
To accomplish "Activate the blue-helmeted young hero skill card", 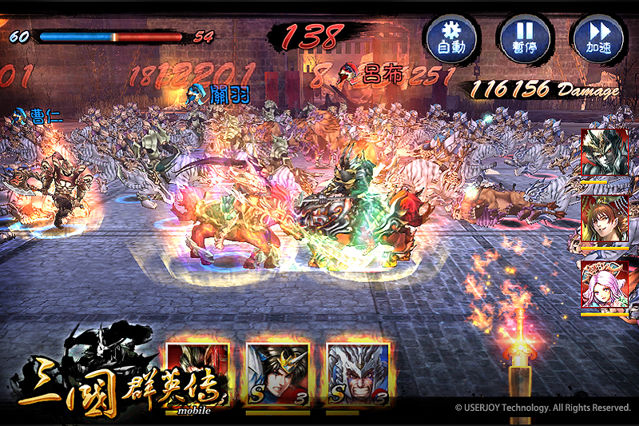I will (x=277, y=376).
